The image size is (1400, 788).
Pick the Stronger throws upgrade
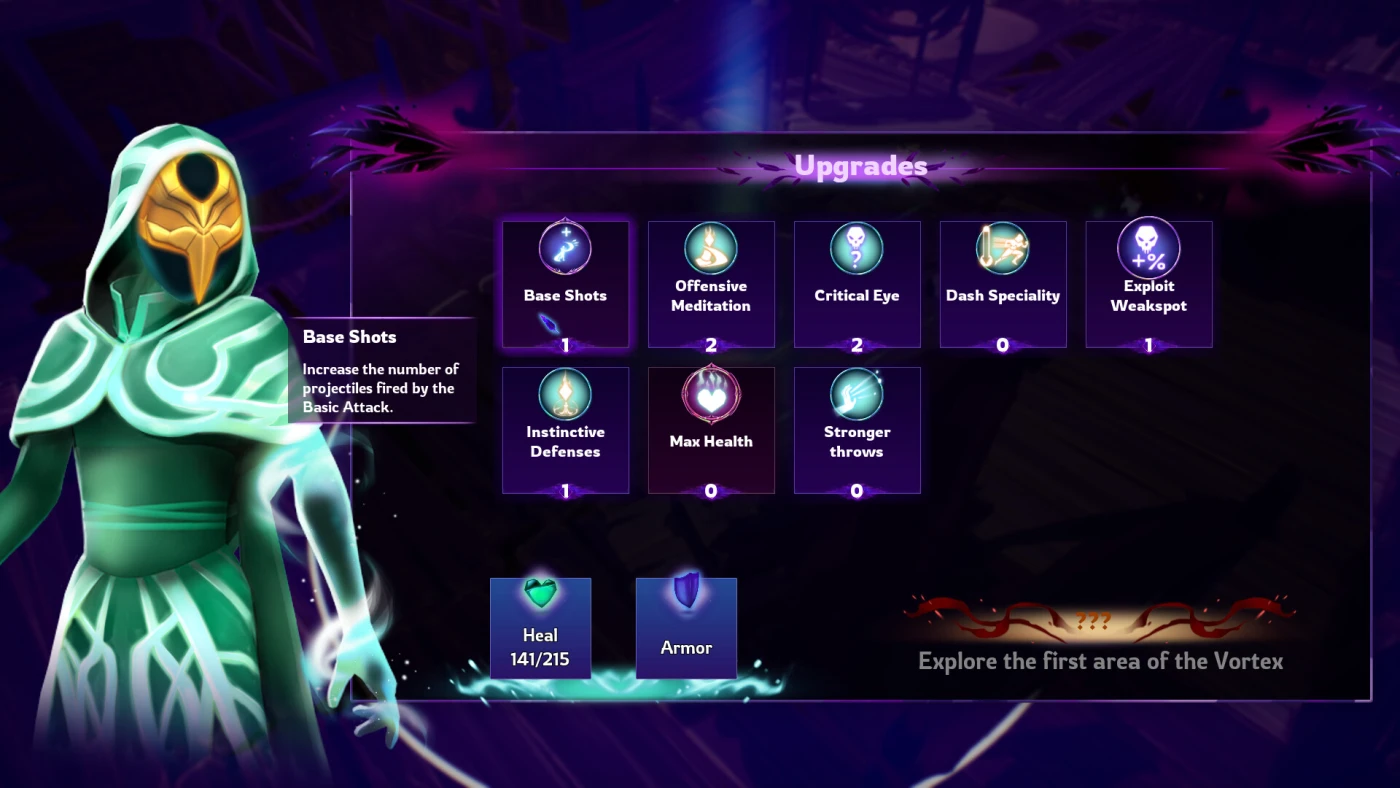(857, 430)
